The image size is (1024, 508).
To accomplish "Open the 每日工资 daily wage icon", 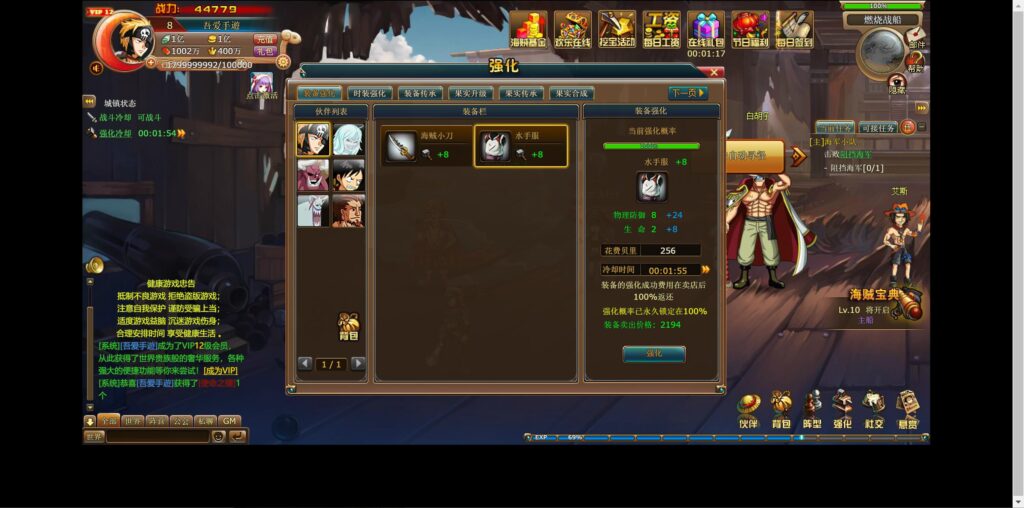I will [660, 29].
